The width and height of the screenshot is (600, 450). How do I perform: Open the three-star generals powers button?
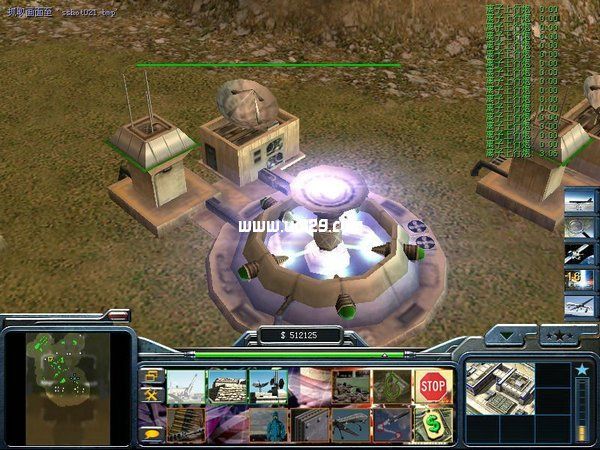pos(557,334)
